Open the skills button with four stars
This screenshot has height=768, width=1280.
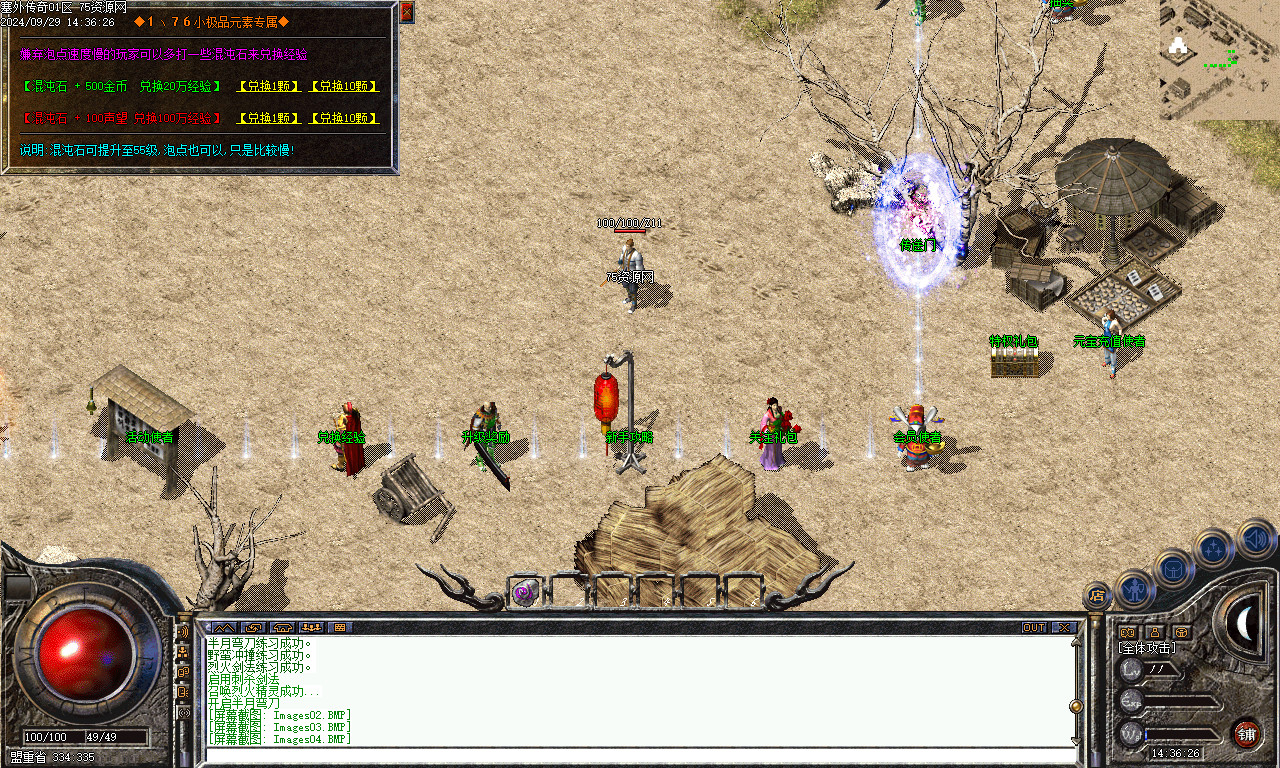tap(1214, 548)
